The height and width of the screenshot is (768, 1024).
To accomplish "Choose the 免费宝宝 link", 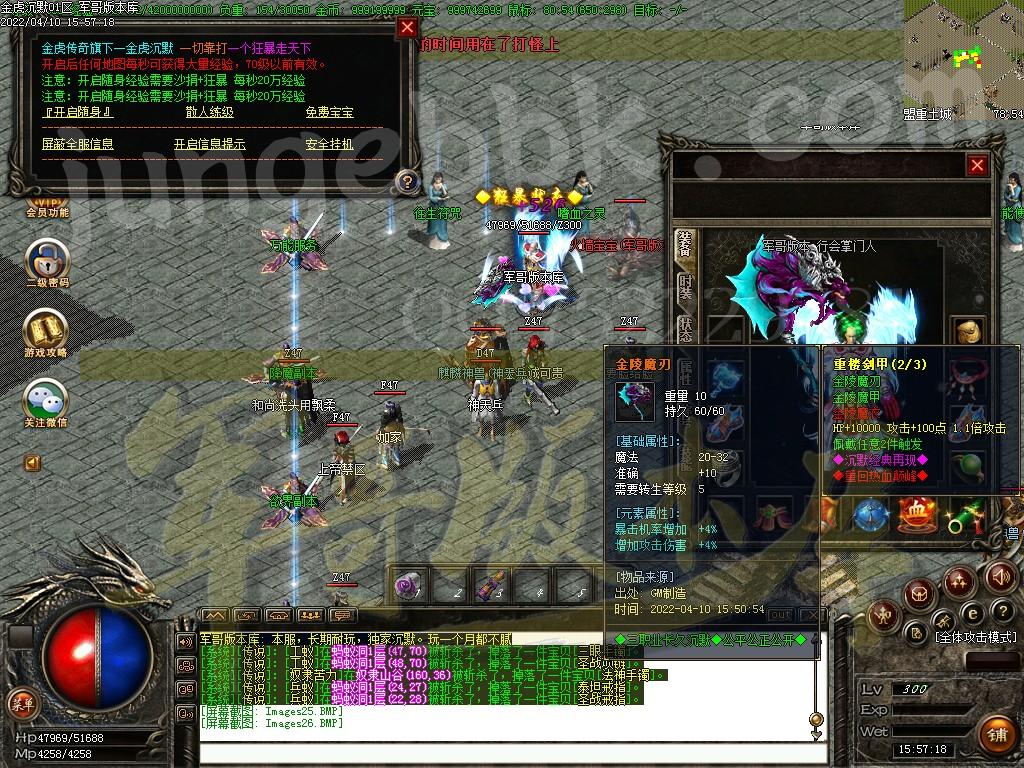I will pos(329,113).
